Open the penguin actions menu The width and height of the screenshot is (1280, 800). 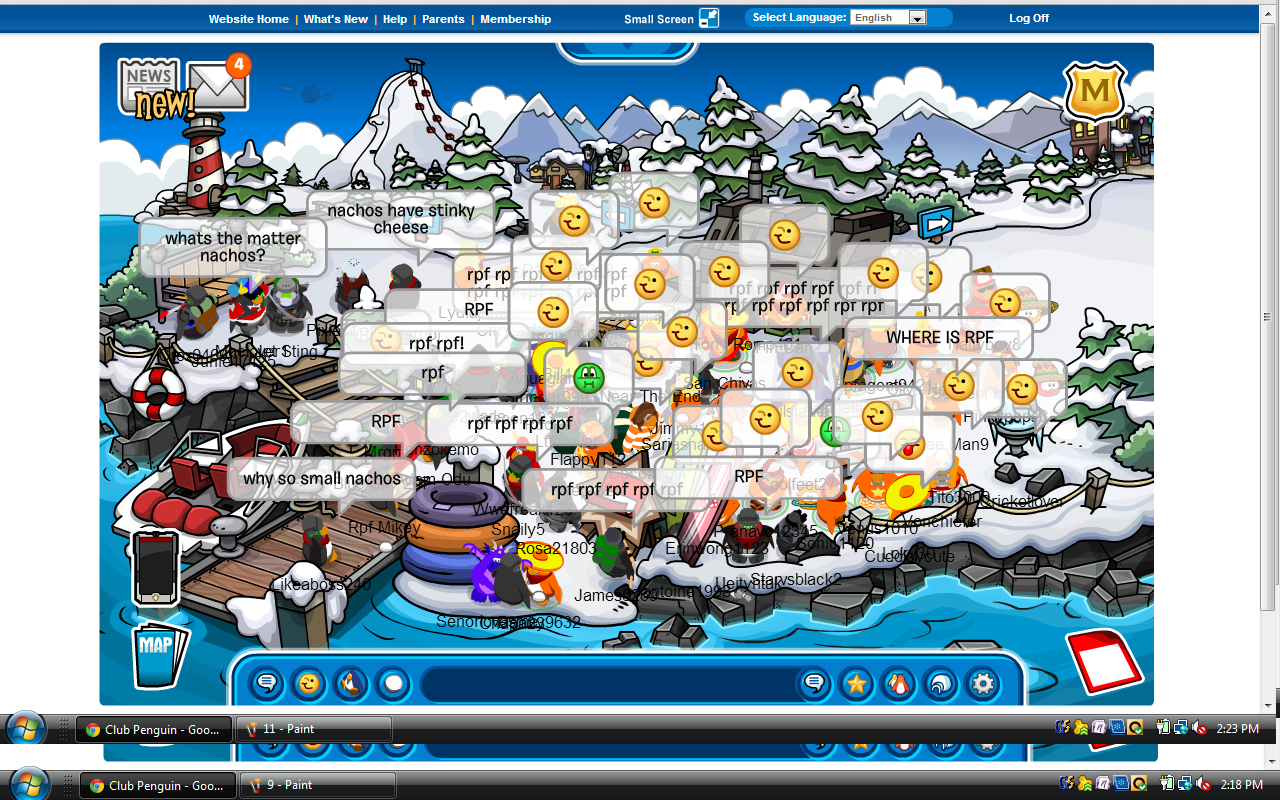[351, 684]
